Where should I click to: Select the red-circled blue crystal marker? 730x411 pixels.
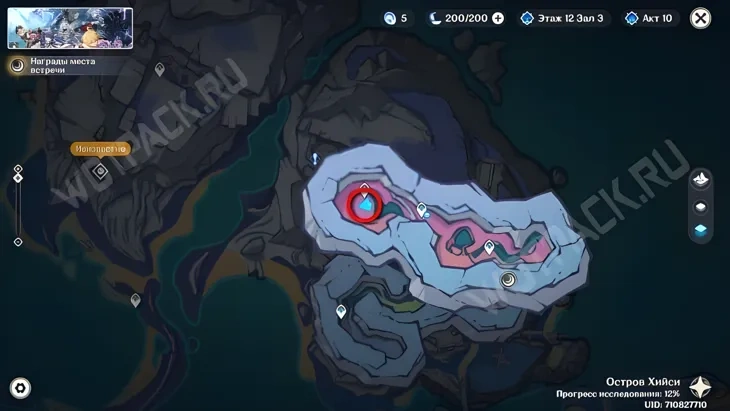coord(364,205)
